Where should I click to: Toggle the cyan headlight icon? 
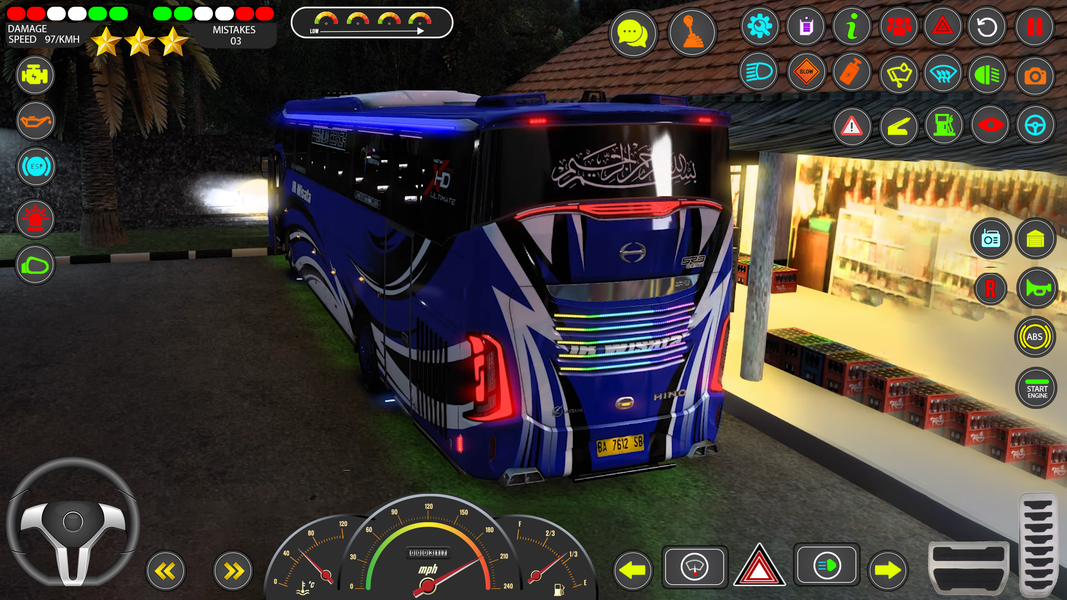pyautogui.click(x=758, y=72)
